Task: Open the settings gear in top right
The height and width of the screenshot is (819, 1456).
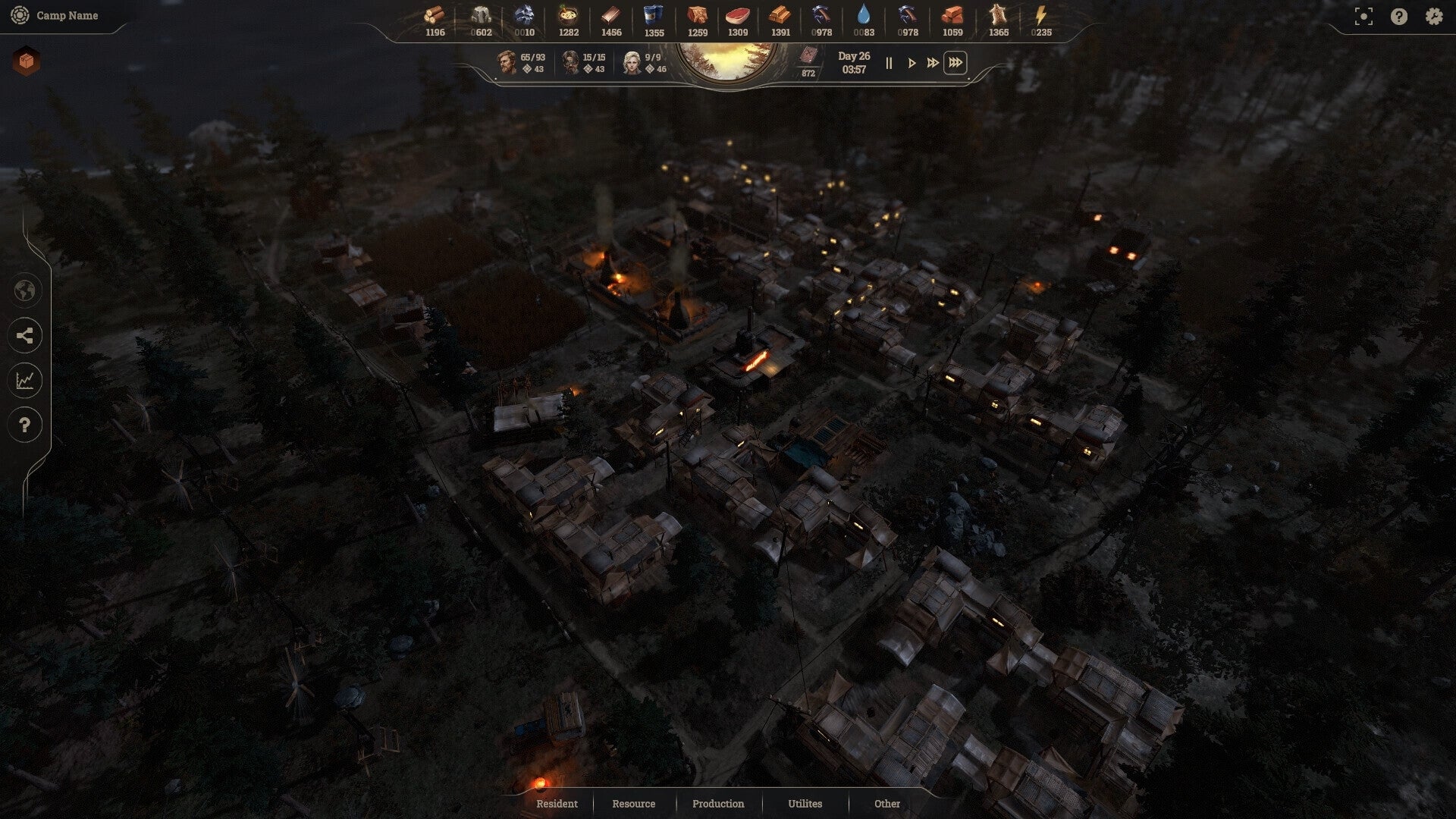Action: (x=1432, y=14)
